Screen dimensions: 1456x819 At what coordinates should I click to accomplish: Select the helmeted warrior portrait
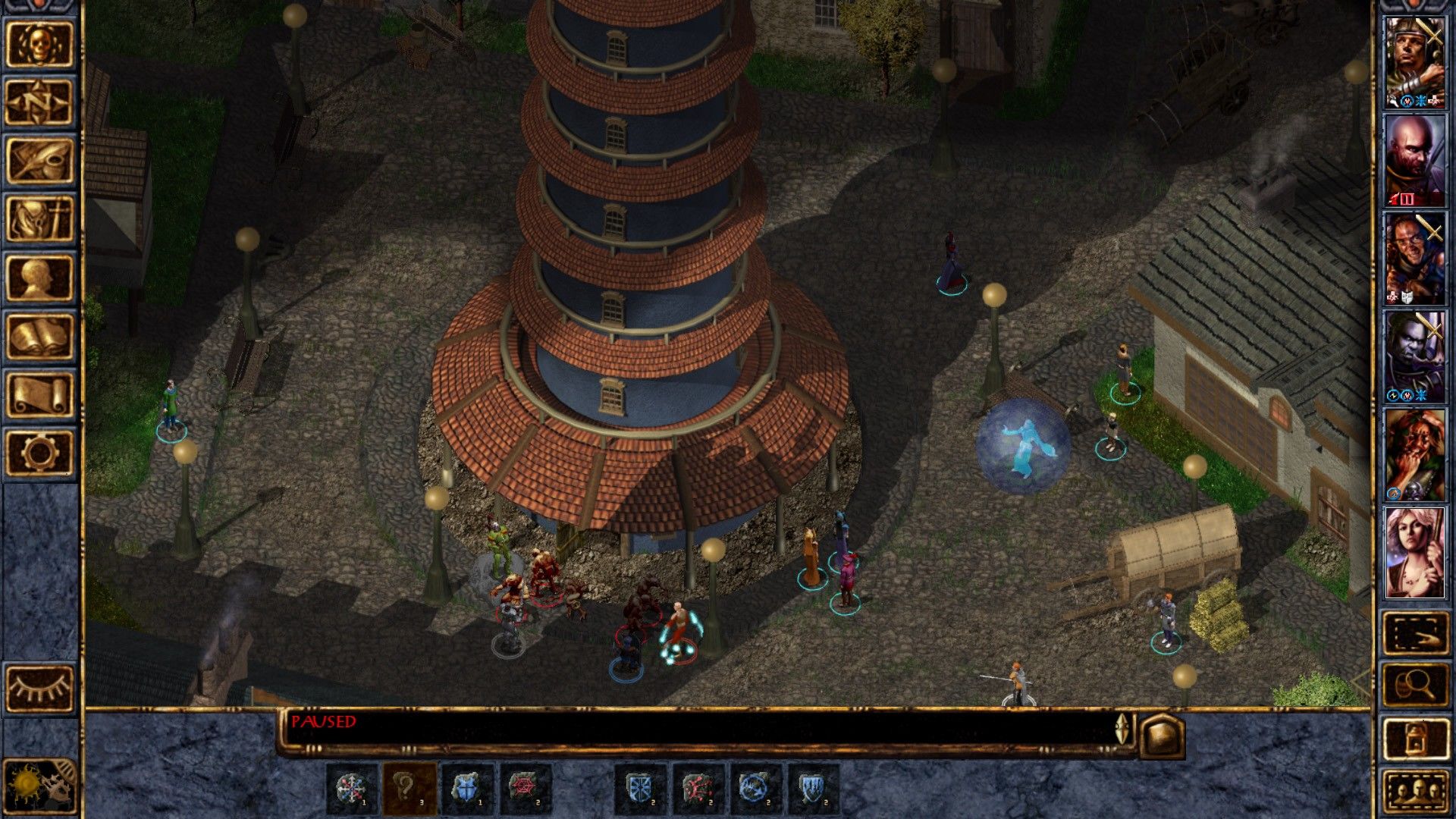[1415, 64]
